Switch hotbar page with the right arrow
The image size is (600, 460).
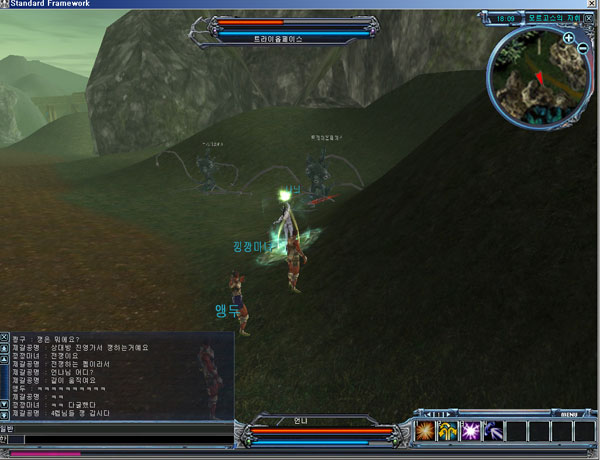pos(449,413)
